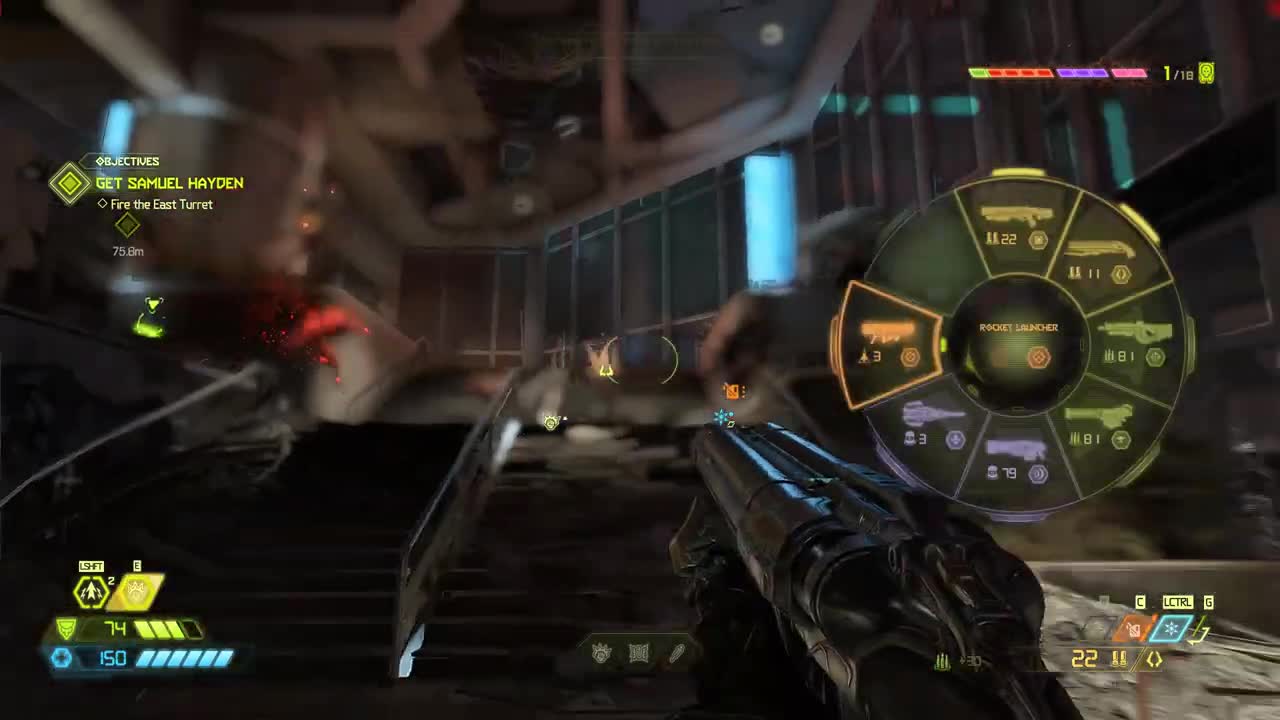1280x720 pixels.
Task: Activate the blue Ice Bomb grenade icon
Action: tap(1171, 629)
